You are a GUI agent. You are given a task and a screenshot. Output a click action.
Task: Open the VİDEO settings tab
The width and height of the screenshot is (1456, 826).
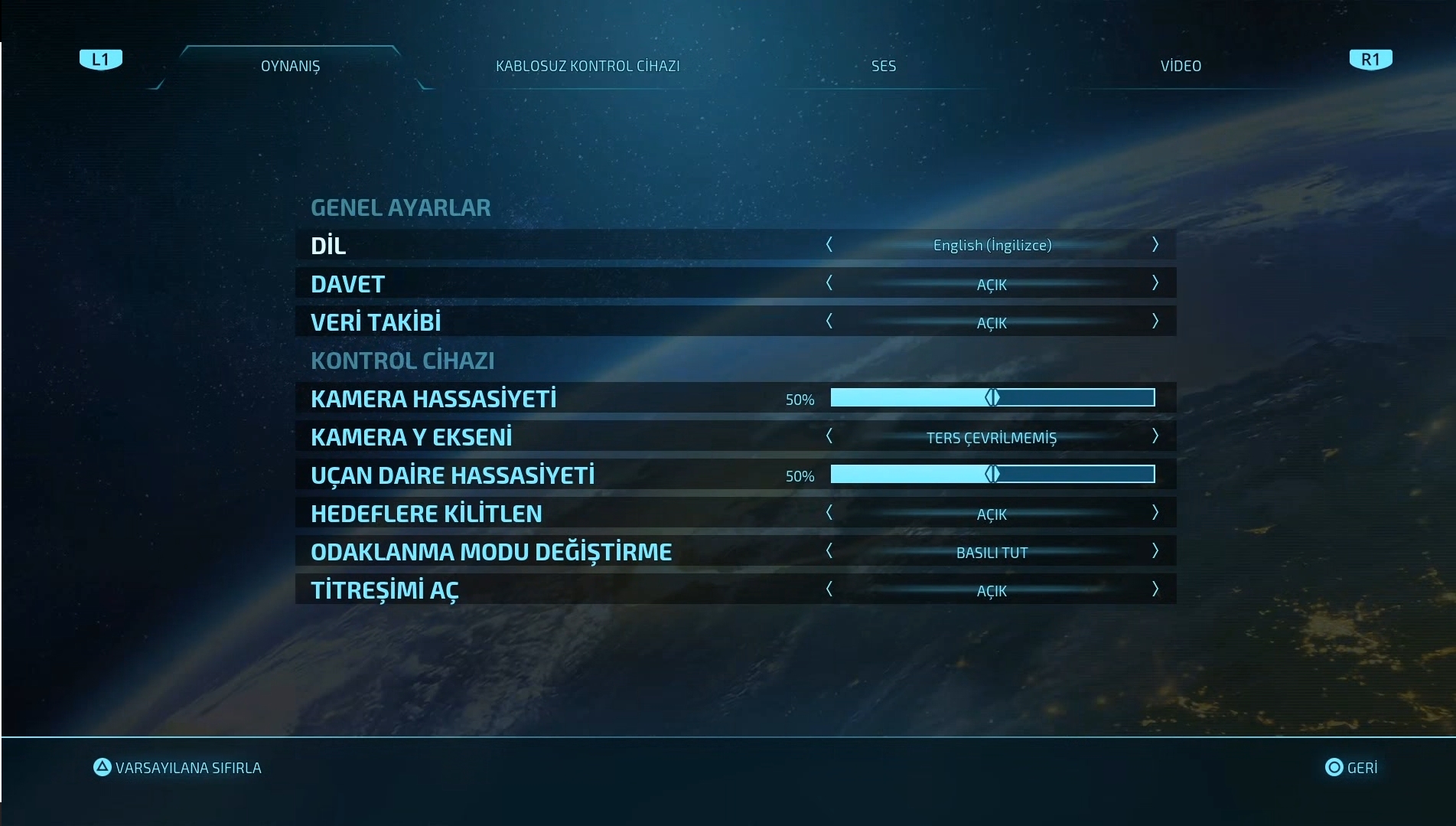[1181, 67]
